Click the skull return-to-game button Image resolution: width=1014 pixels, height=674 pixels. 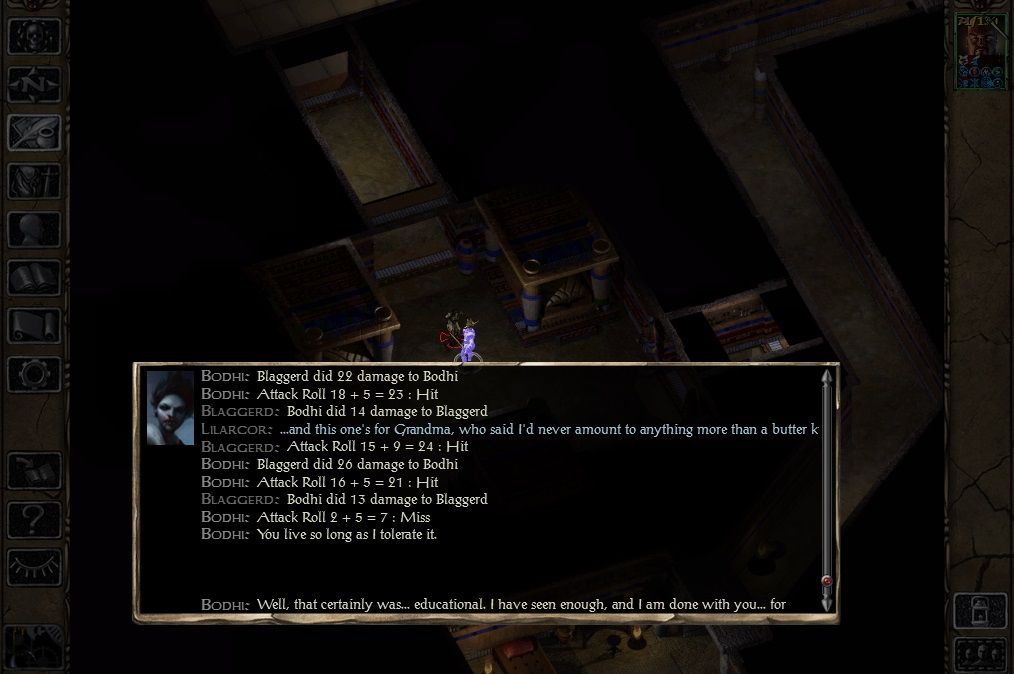[34, 35]
